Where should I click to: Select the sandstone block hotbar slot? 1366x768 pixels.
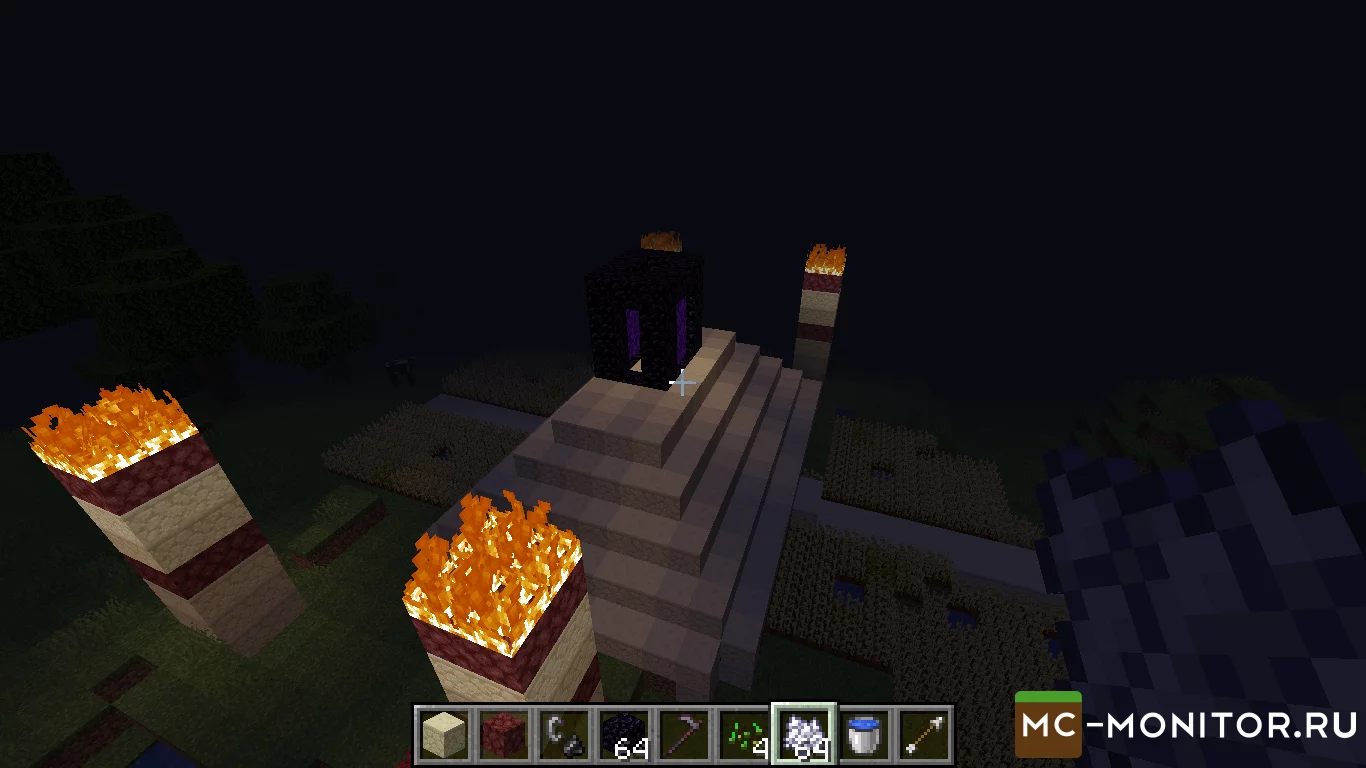442,736
